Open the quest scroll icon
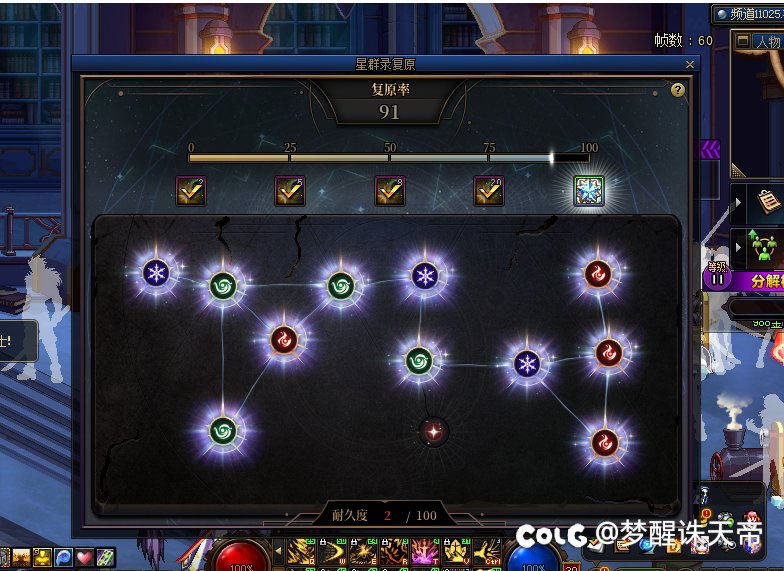The image size is (784, 571). click(767, 201)
